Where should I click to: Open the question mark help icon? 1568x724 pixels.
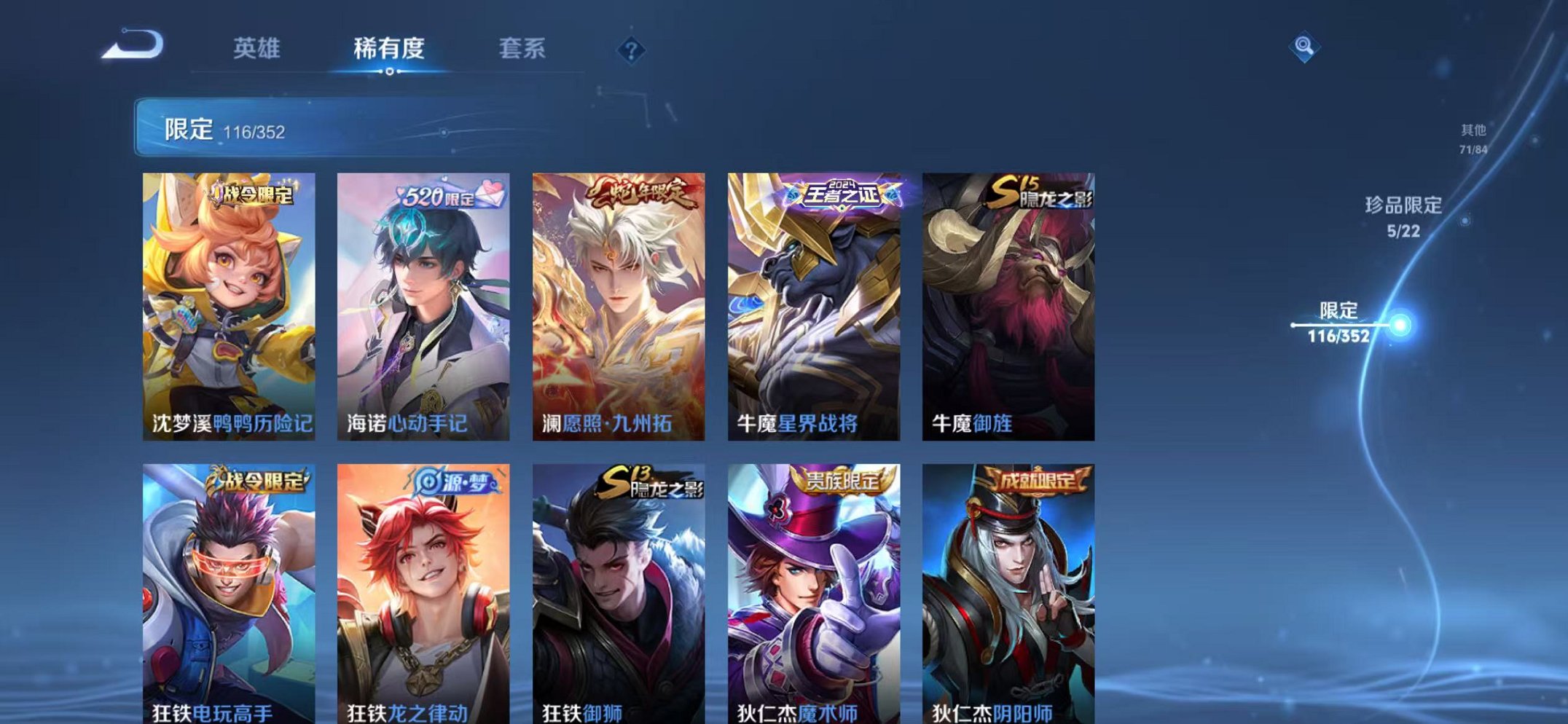click(x=631, y=50)
